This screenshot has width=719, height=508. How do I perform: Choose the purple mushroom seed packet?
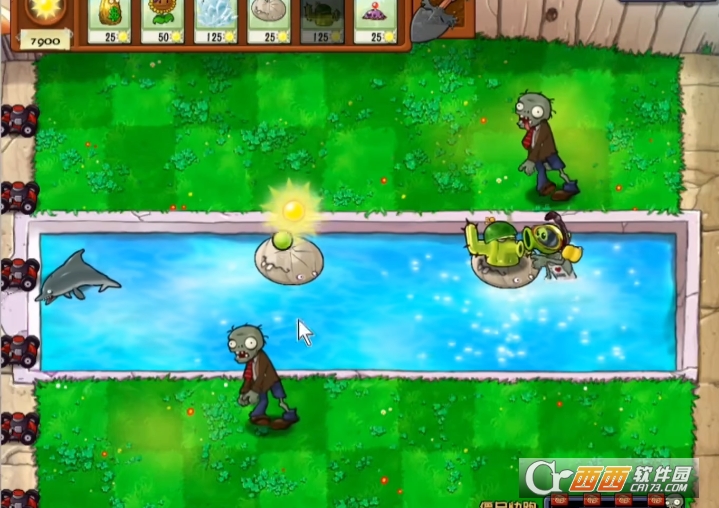tap(378, 20)
